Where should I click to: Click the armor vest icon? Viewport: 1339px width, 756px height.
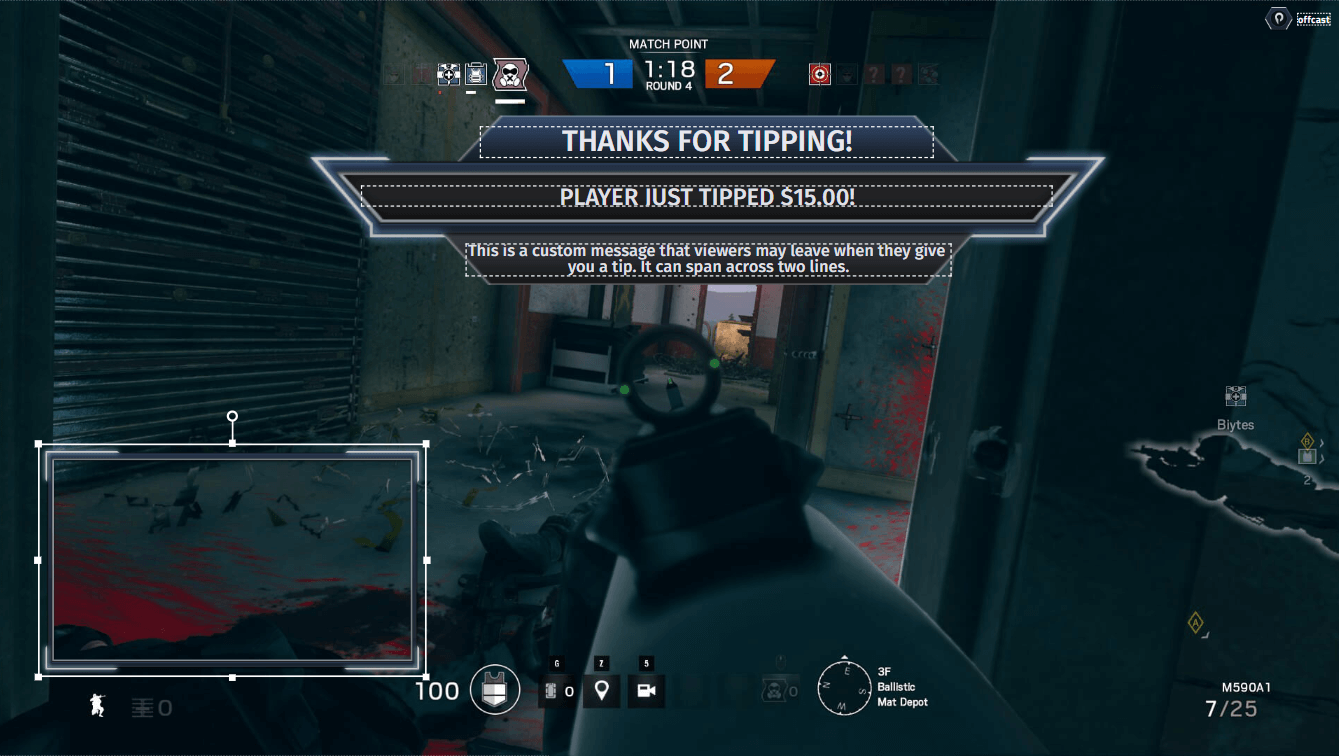coord(495,690)
